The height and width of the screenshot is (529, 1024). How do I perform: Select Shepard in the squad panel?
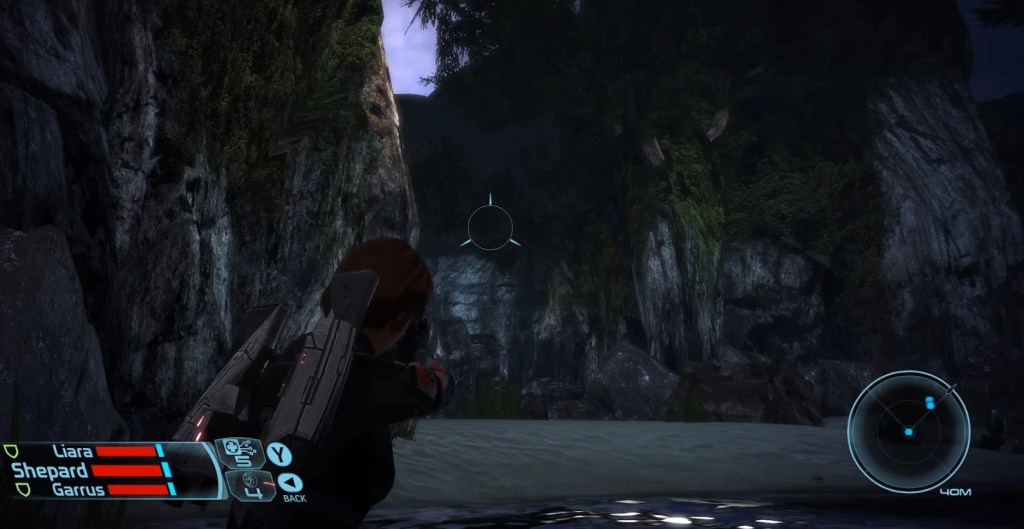[48, 470]
